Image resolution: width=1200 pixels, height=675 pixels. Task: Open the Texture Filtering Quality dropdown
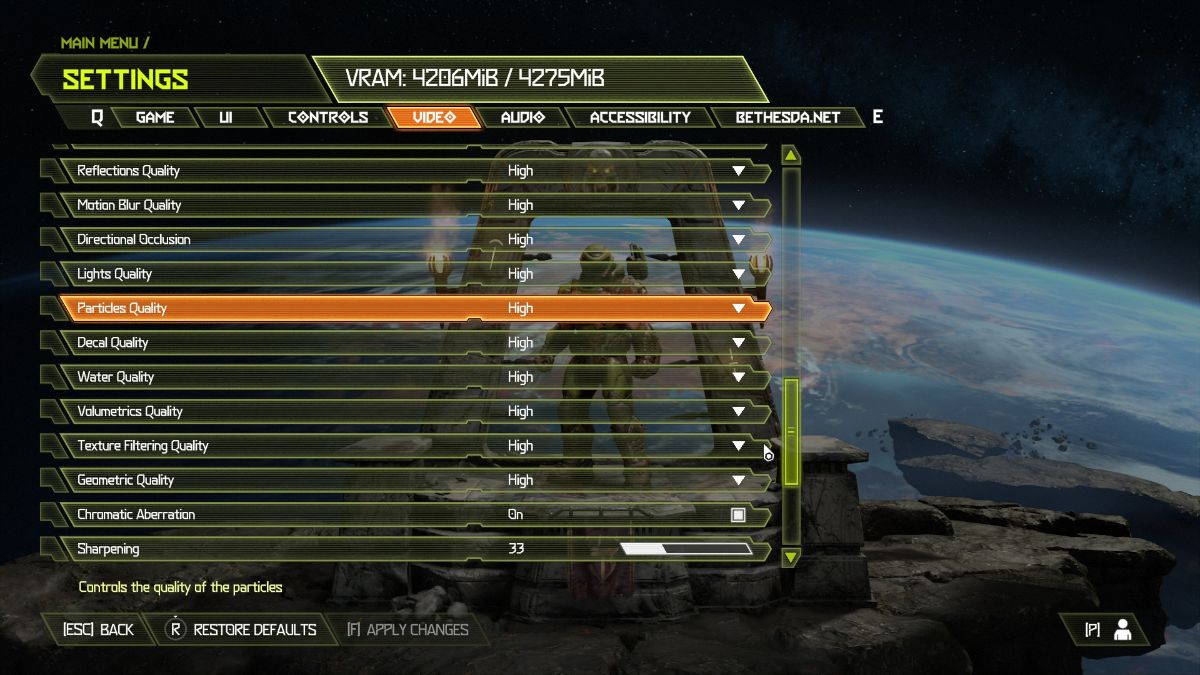(738, 446)
